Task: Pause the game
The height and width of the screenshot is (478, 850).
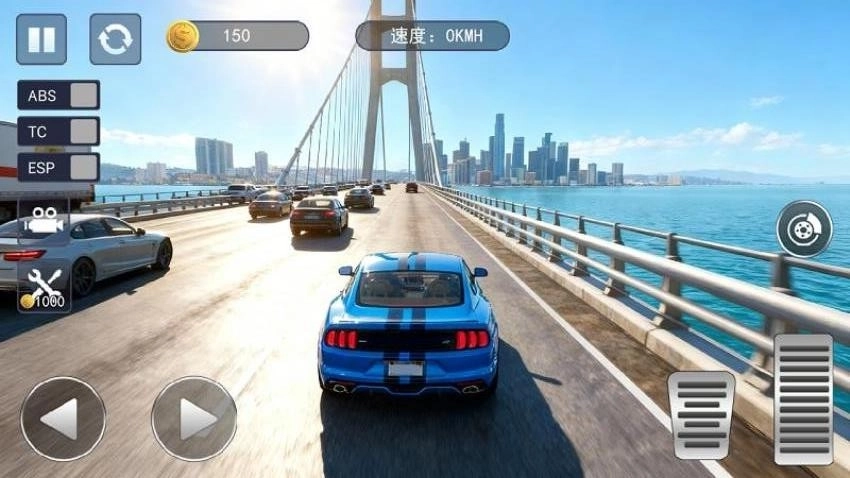Action: click(41, 39)
